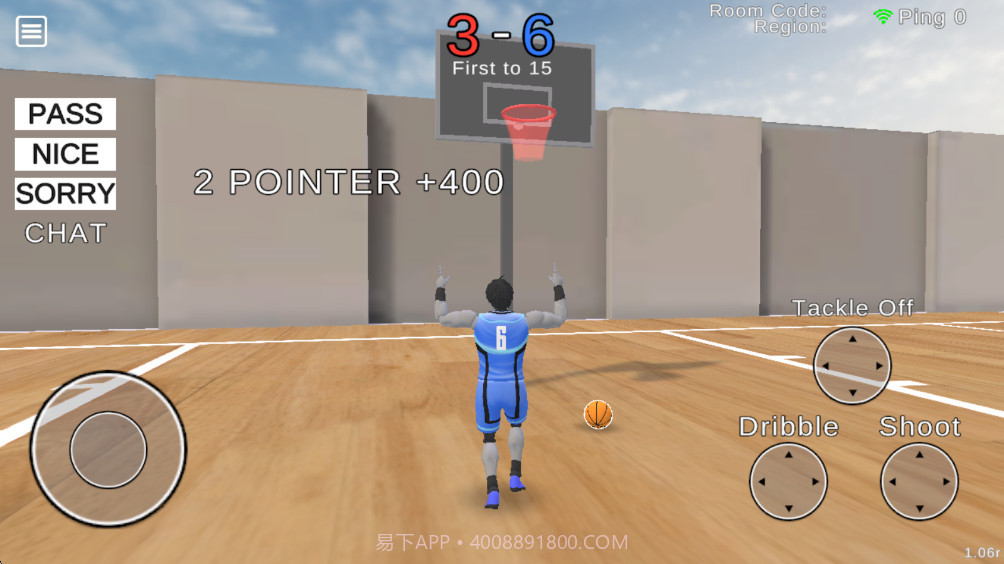Open the hamburger menu

tap(31, 31)
